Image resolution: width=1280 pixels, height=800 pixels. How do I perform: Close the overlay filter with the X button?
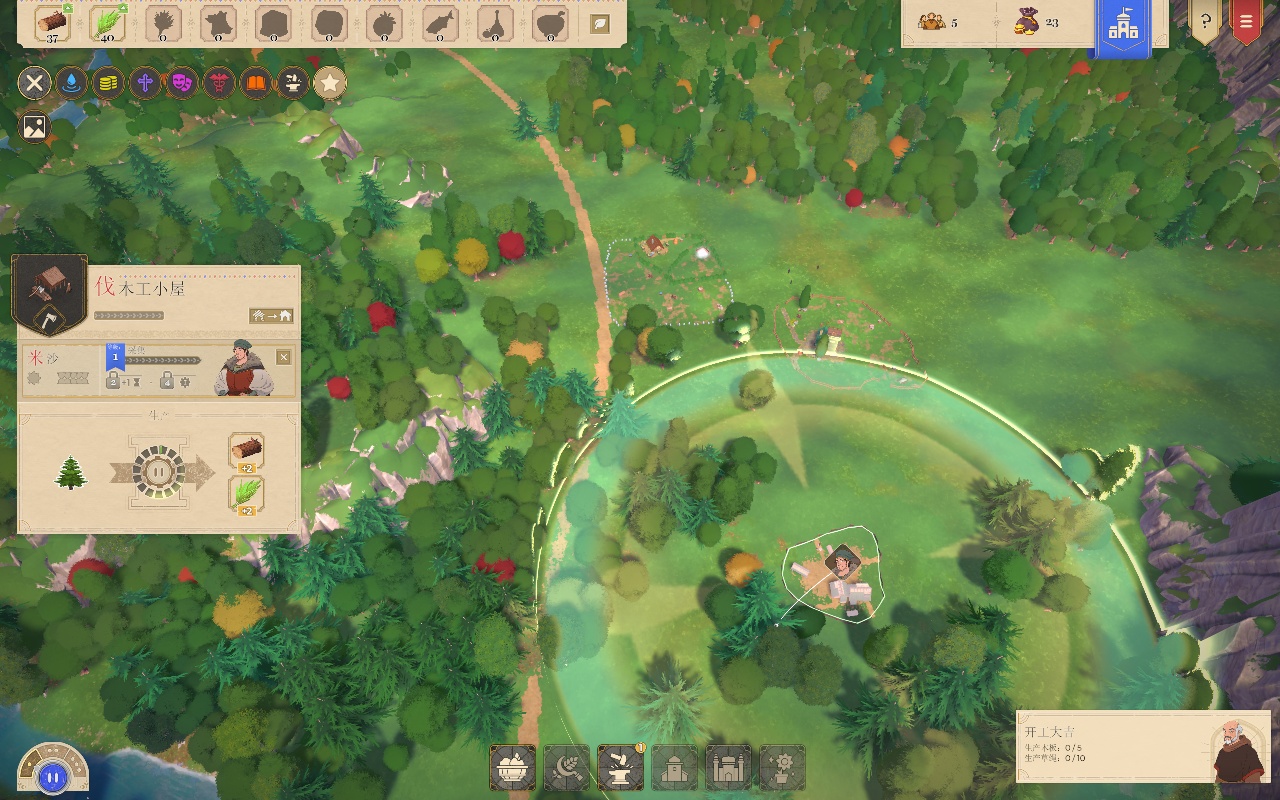(x=34, y=83)
